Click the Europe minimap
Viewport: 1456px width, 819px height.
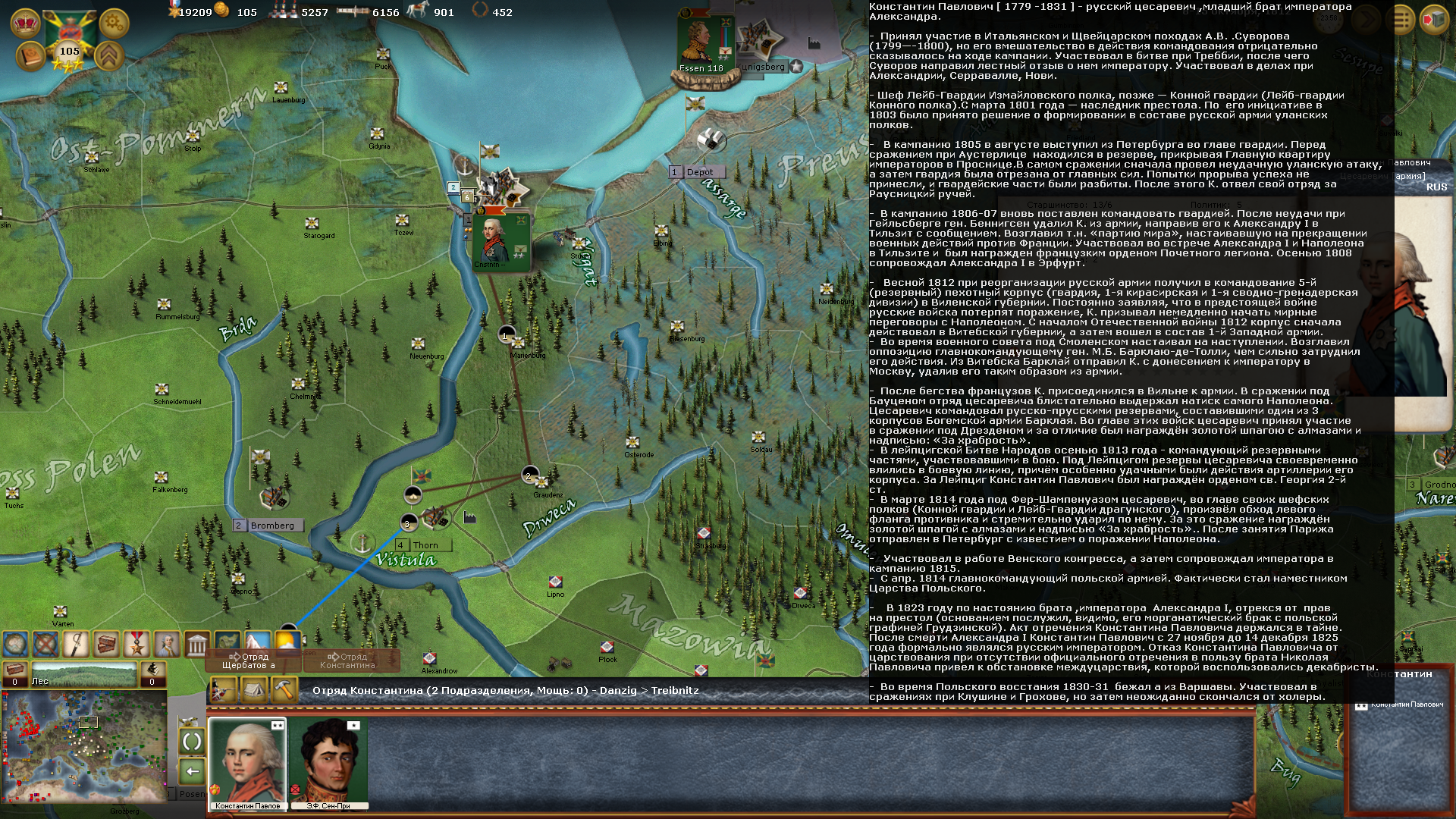pos(83,747)
